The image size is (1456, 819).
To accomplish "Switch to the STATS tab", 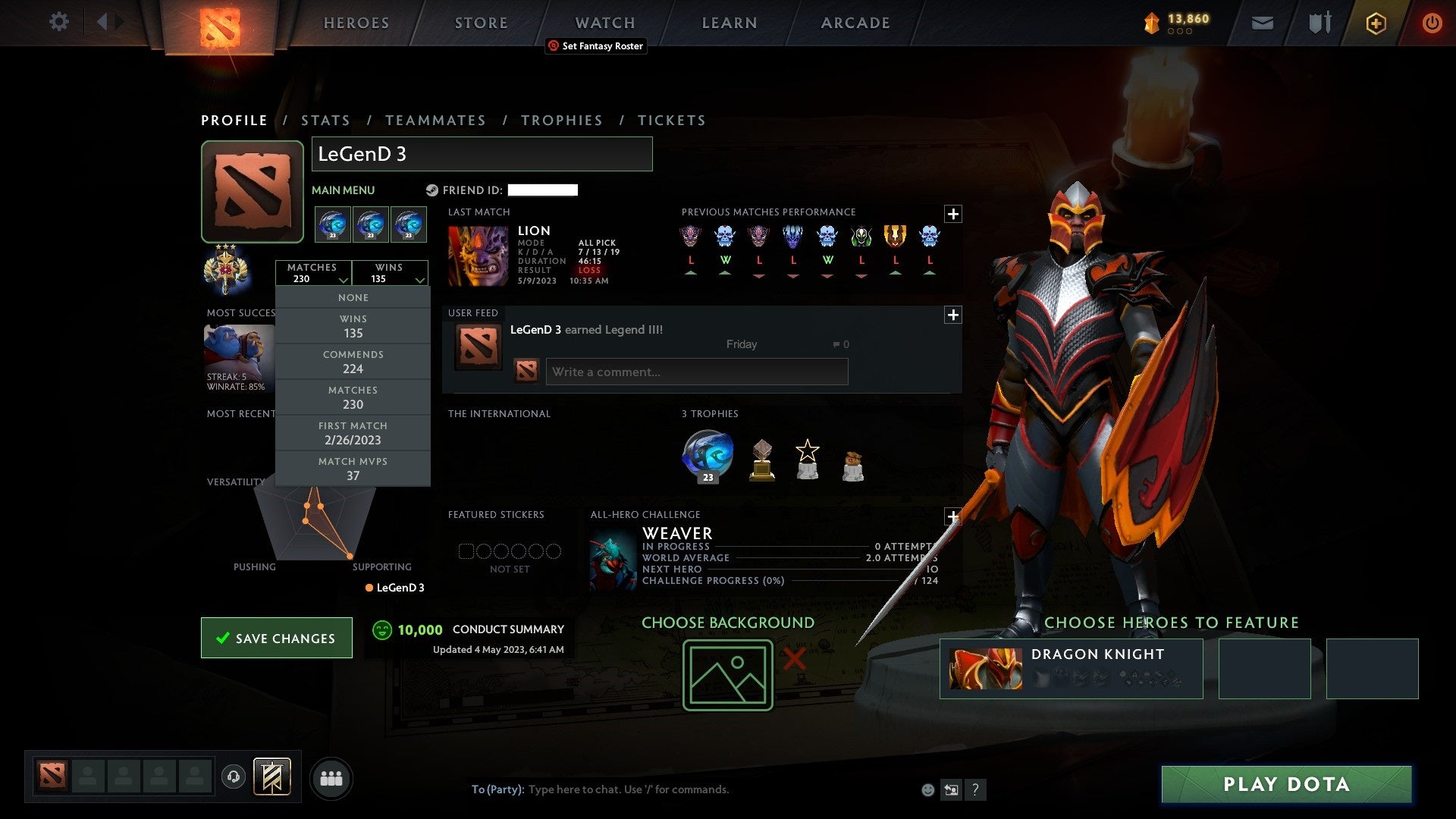I will coord(325,120).
